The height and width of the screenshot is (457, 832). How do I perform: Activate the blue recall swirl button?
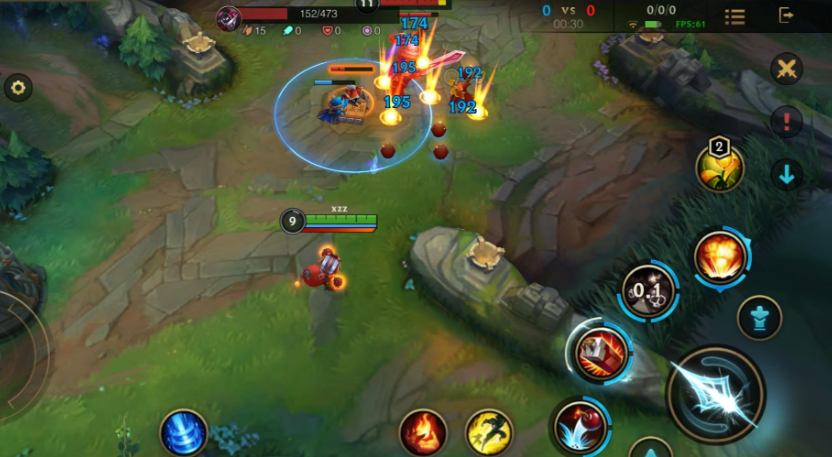184,433
